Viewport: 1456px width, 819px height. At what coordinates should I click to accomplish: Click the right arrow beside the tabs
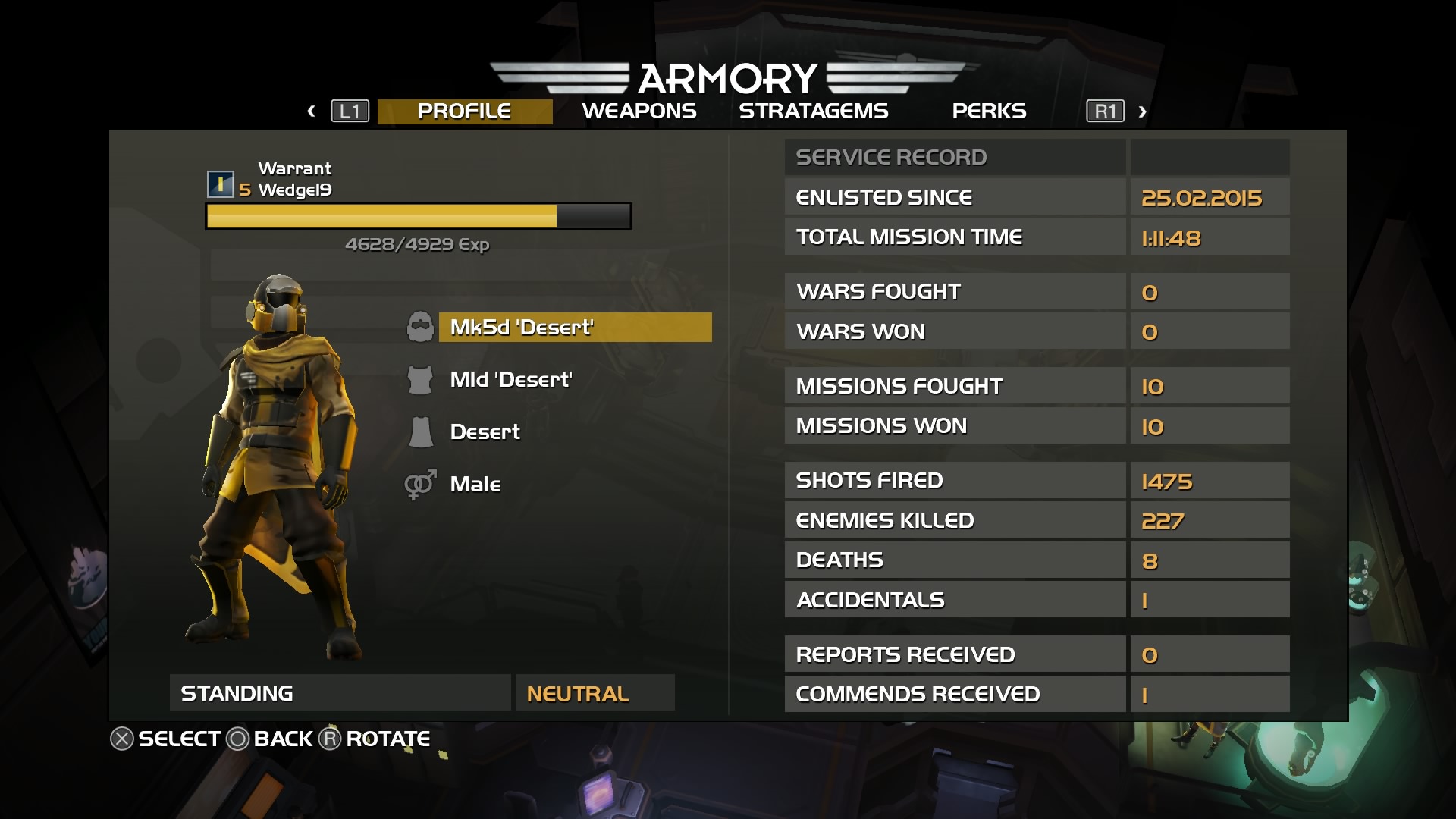(x=1142, y=111)
